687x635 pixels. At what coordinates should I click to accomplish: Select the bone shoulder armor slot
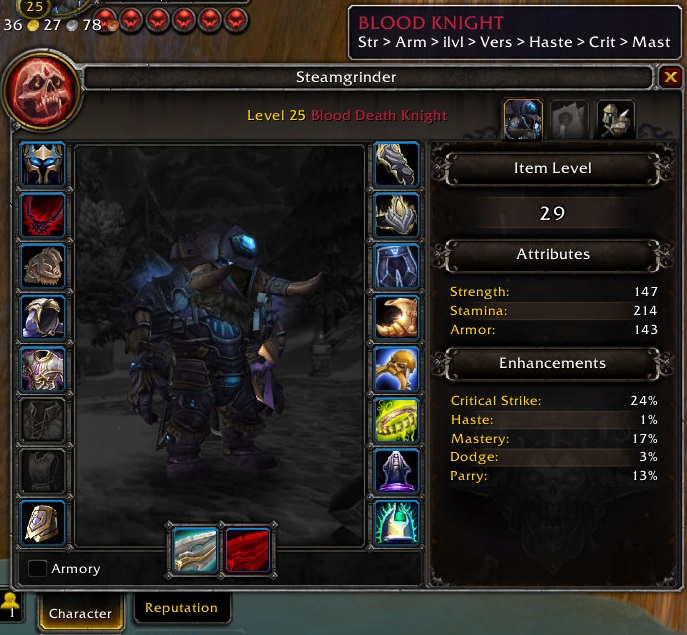(43, 267)
